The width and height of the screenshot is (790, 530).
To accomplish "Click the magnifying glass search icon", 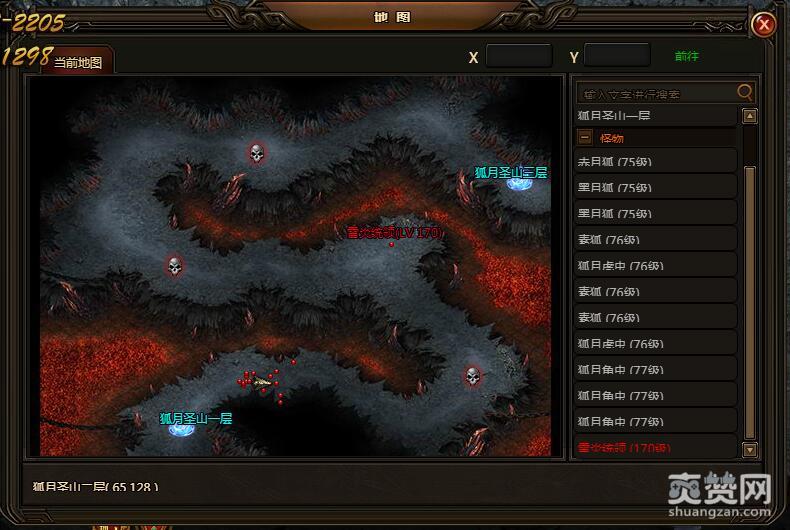I will pyautogui.click(x=745, y=92).
